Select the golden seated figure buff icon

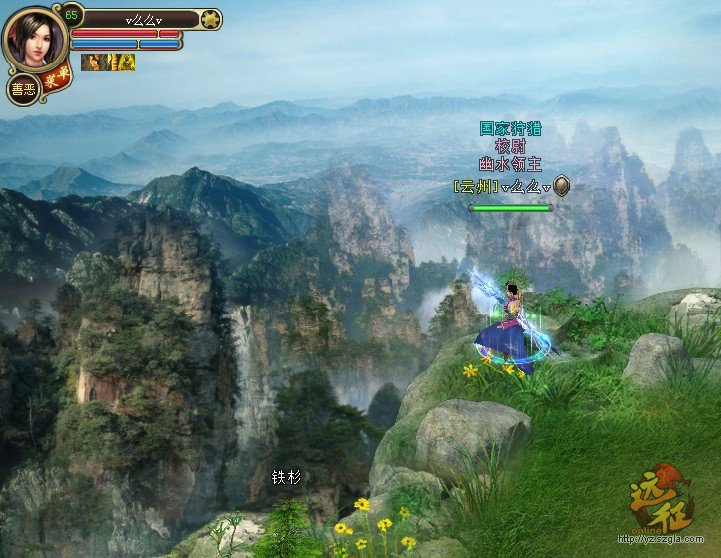click(x=127, y=62)
